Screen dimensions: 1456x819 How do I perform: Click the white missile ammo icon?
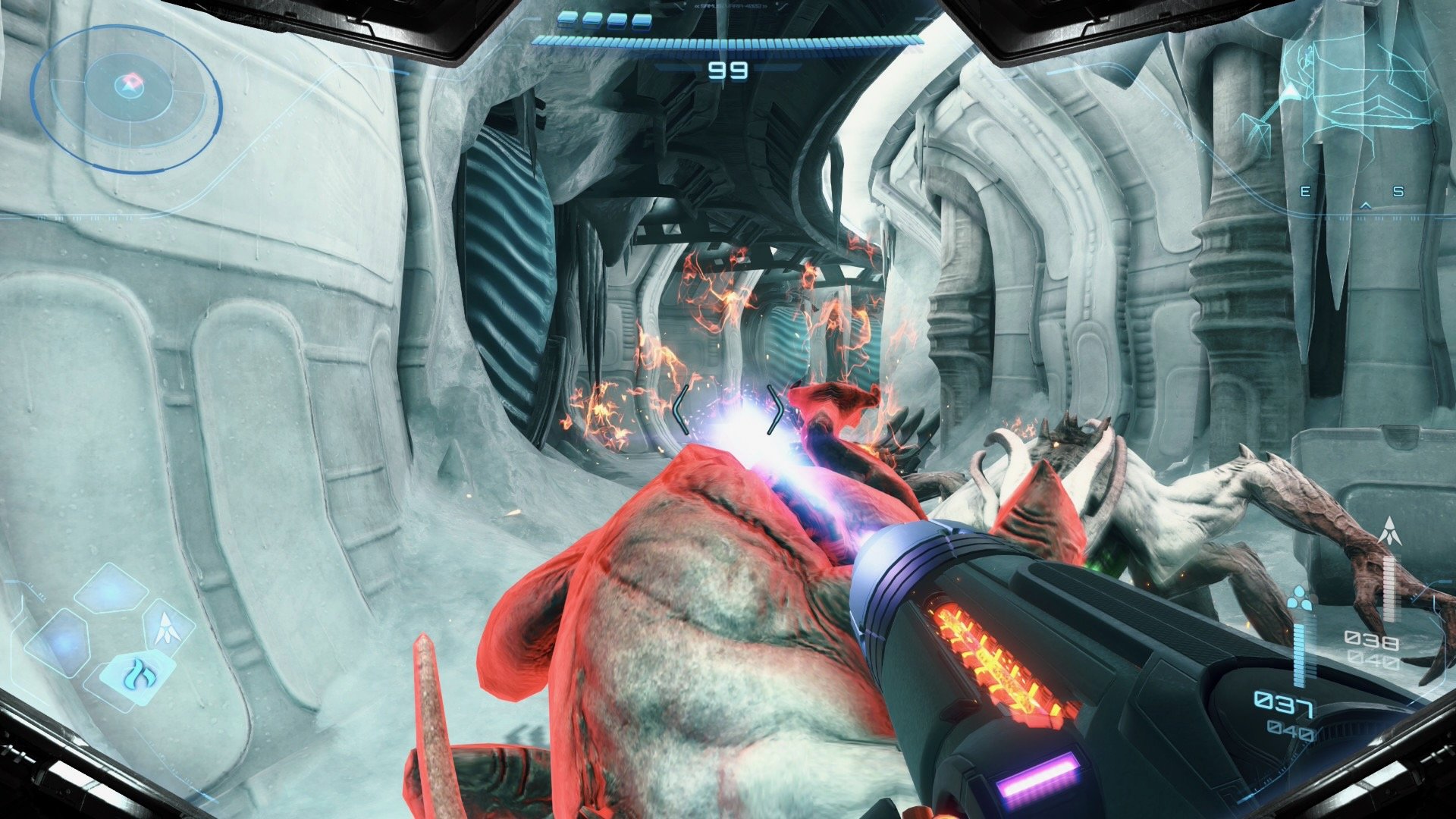pyautogui.click(x=1389, y=532)
